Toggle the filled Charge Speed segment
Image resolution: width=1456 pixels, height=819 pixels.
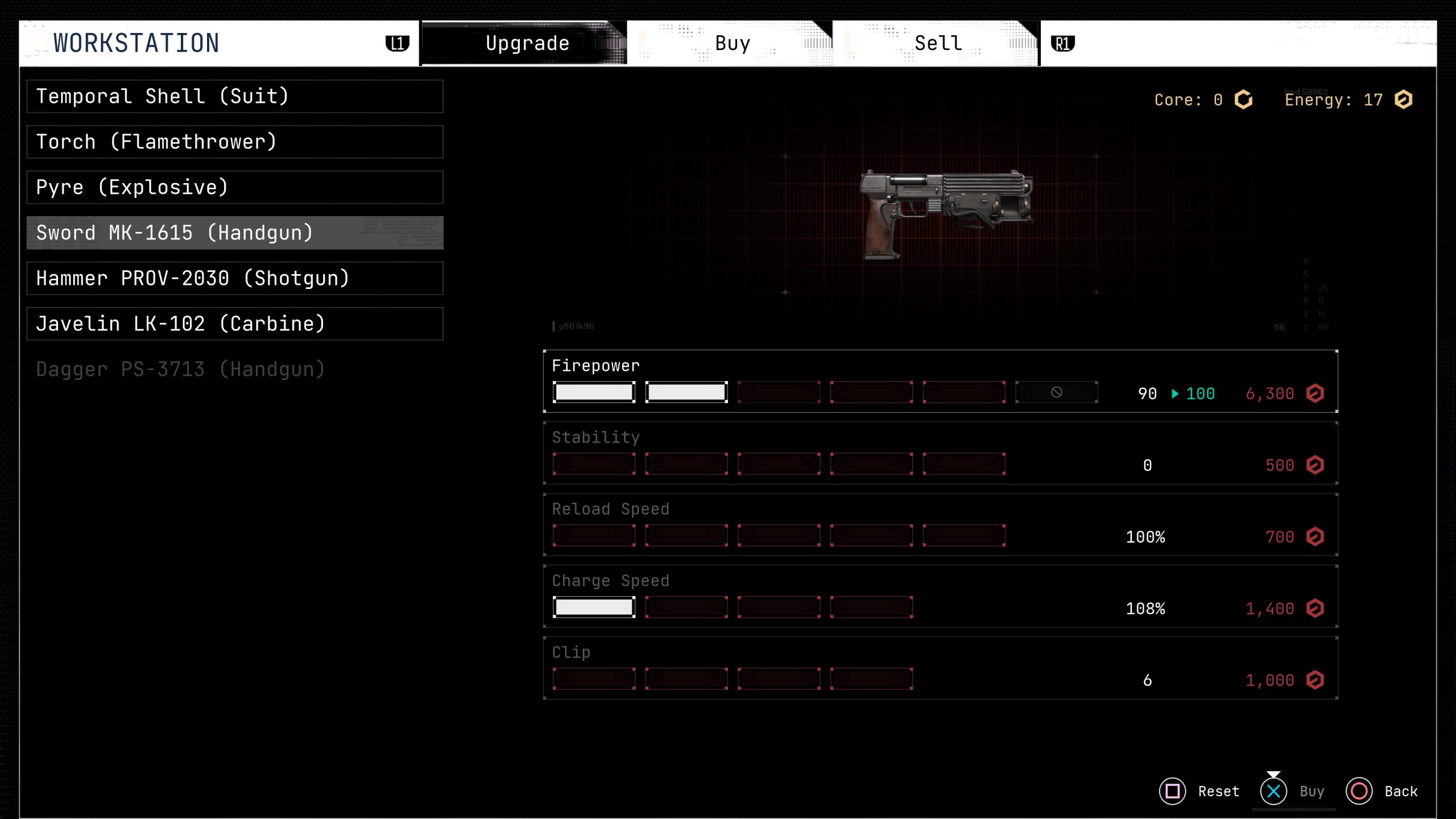coord(594,606)
